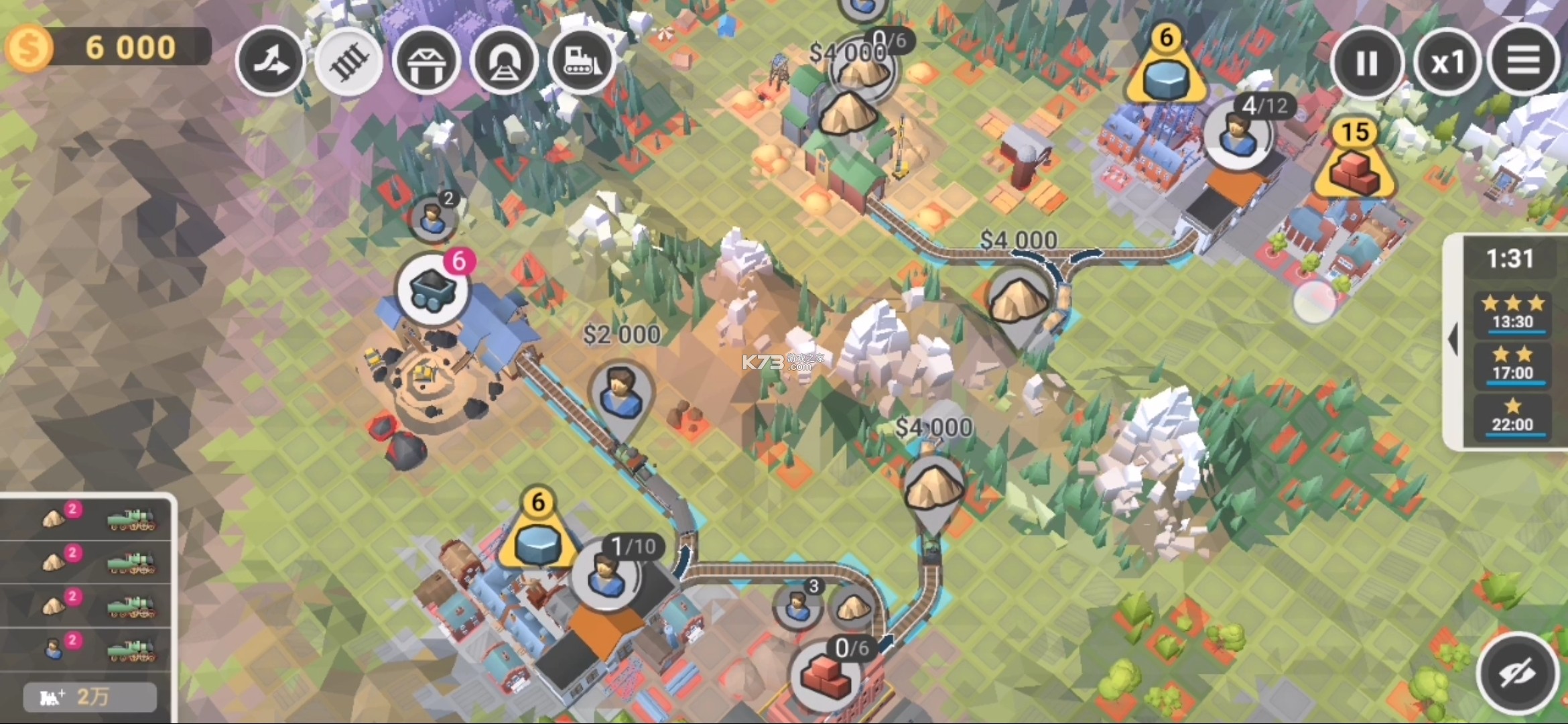Pause the game
The height and width of the screenshot is (724, 1568).
[x=1366, y=63]
